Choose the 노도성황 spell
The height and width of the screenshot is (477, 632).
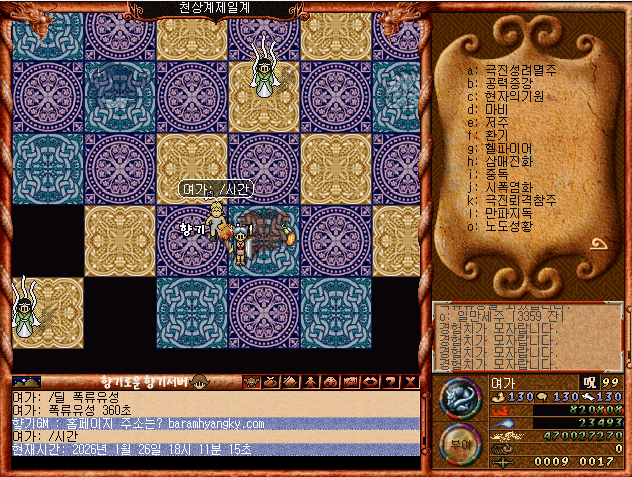coord(509,225)
